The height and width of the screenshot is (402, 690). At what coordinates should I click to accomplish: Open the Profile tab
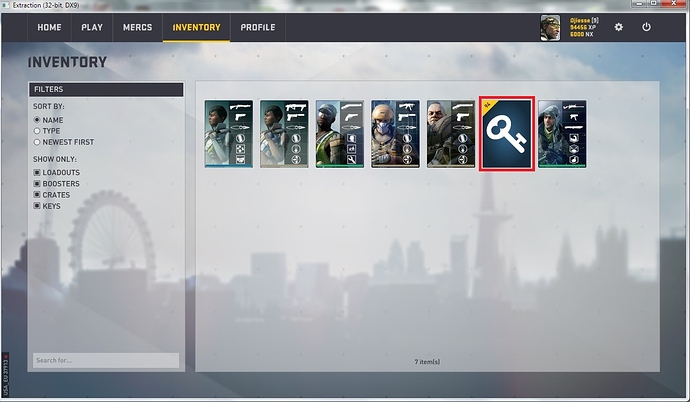coord(257,27)
